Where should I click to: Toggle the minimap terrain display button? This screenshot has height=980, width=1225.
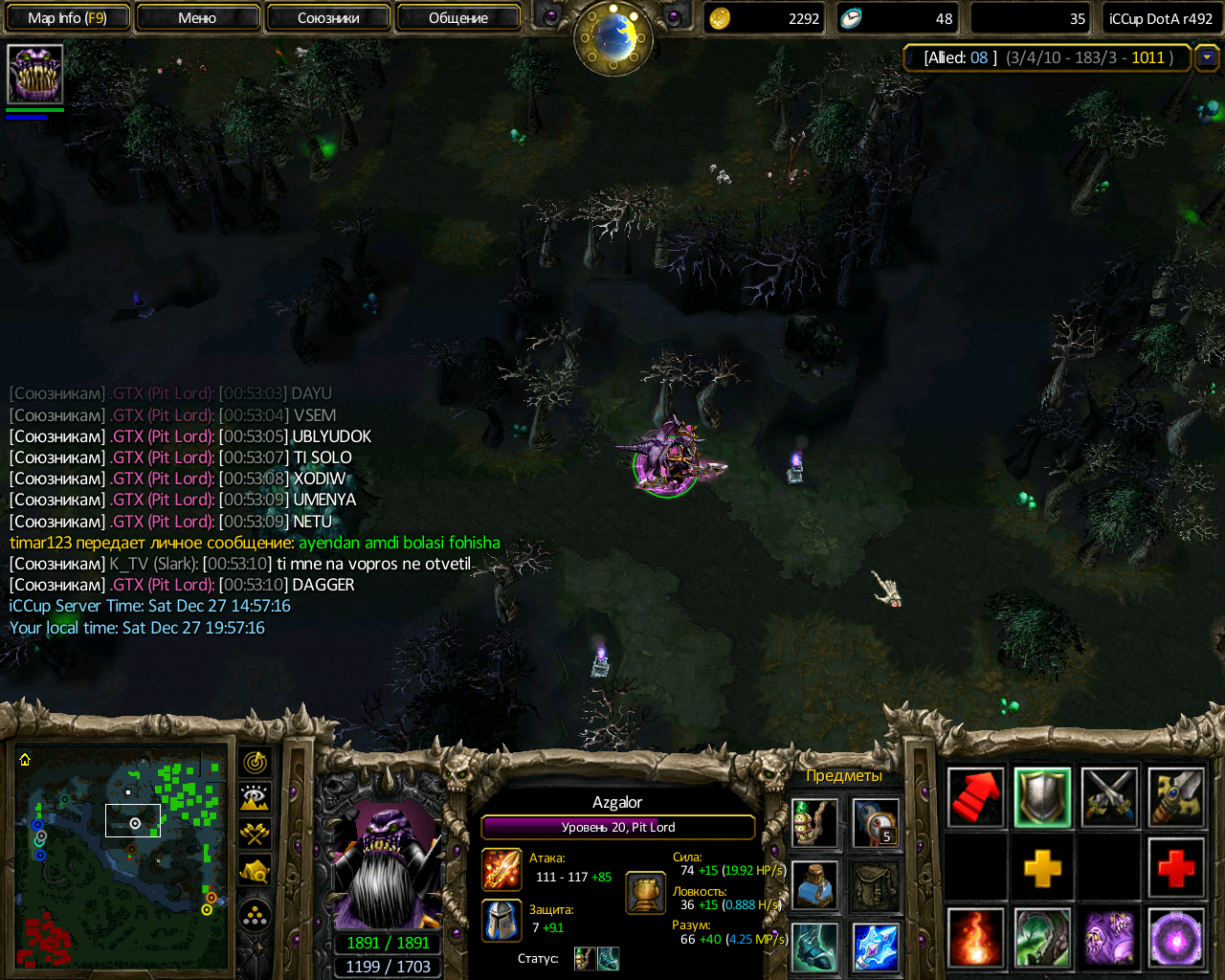tap(255, 798)
